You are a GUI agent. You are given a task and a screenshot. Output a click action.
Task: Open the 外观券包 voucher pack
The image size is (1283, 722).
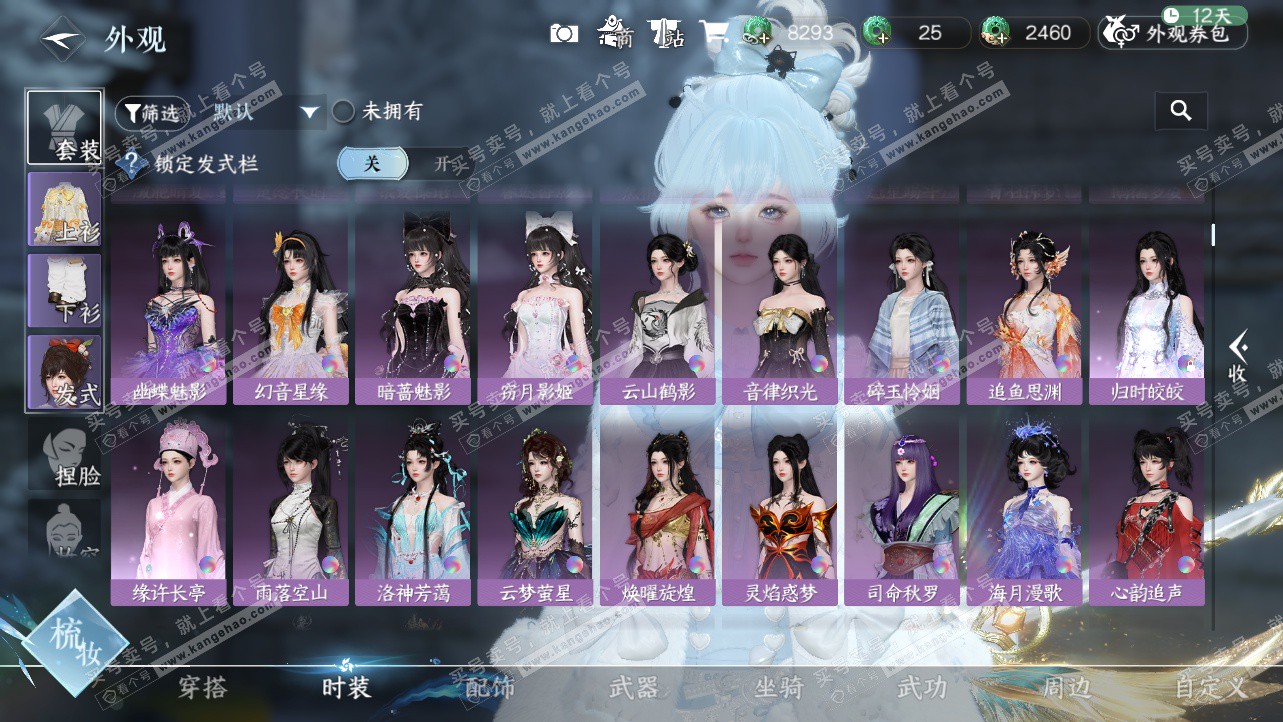point(1173,34)
